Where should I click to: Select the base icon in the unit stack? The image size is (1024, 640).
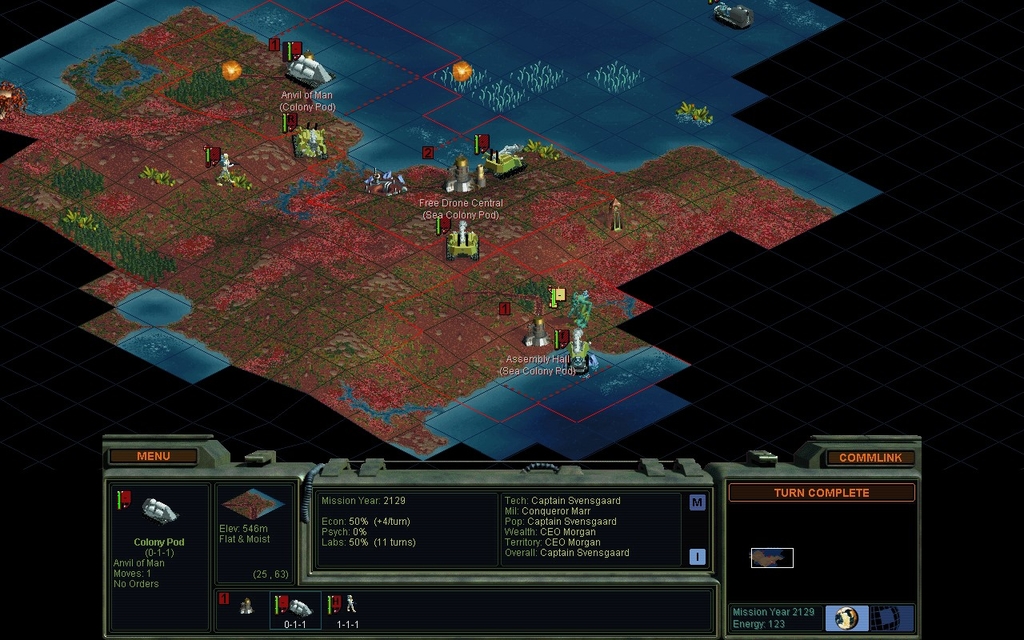pos(245,605)
